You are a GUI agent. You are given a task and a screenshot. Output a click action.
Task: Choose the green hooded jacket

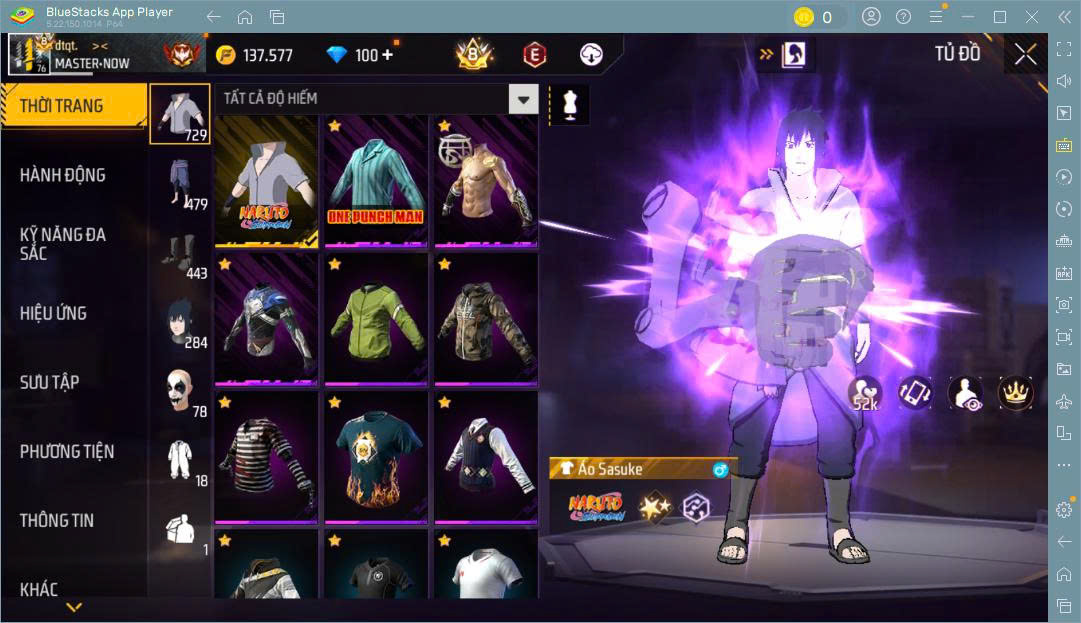click(376, 318)
